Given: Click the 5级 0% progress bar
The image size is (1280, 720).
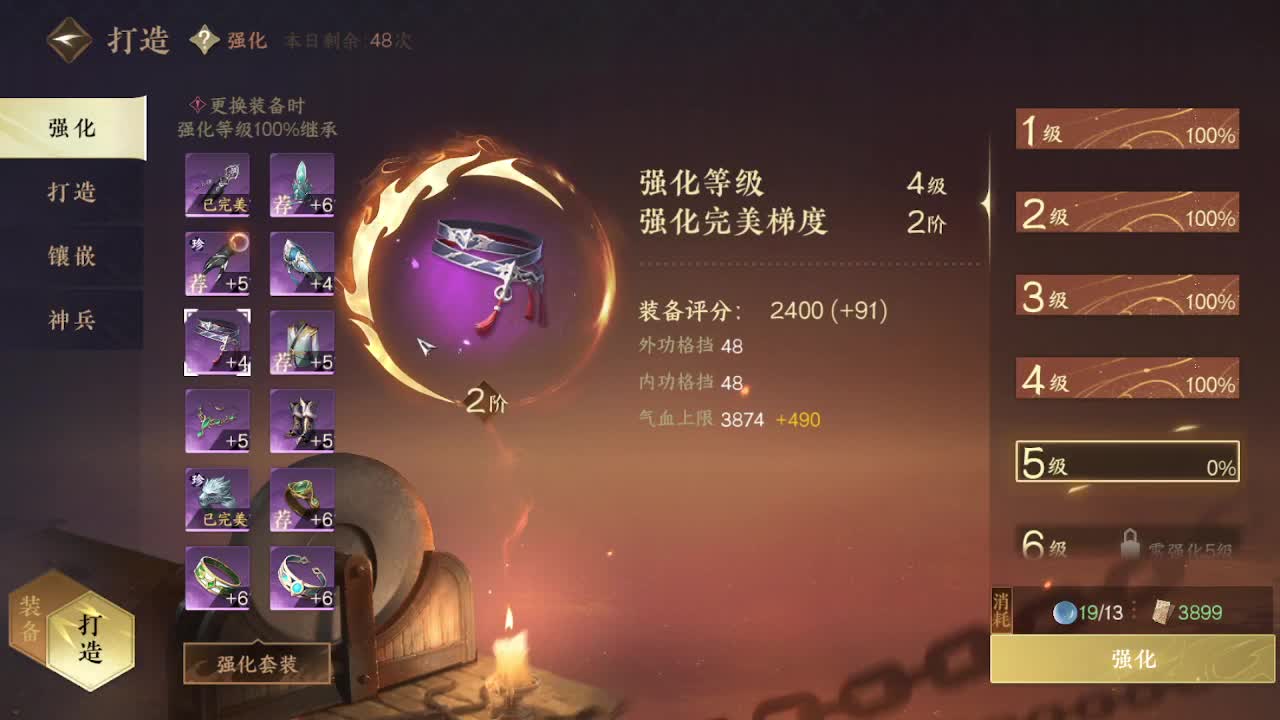Looking at the screenshot, I should coord(1126,464).
